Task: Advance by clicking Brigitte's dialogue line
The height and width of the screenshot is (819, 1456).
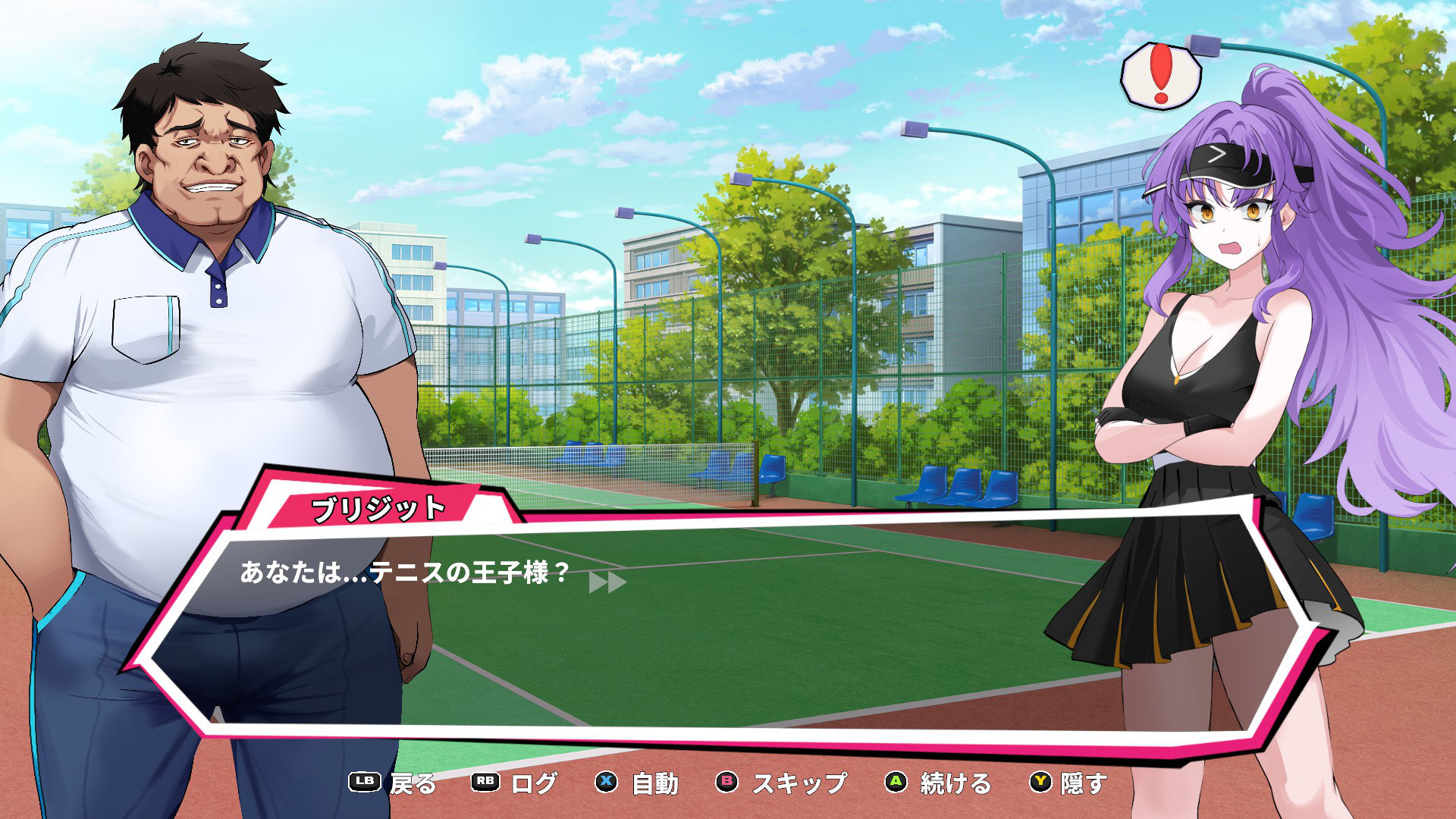Action: pos(404,573)
